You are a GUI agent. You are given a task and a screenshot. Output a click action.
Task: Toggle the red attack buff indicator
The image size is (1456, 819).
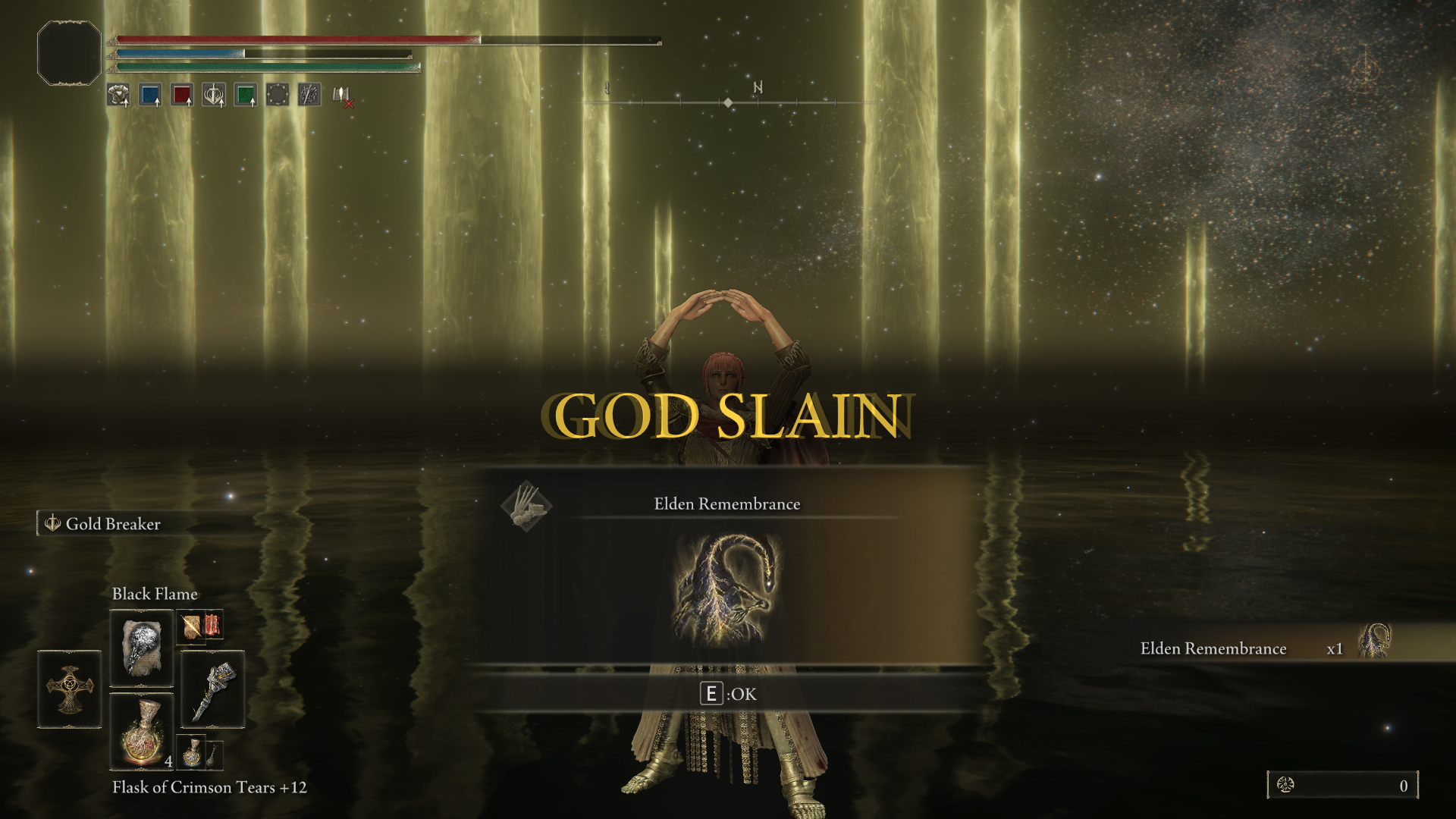pos(182,95)
